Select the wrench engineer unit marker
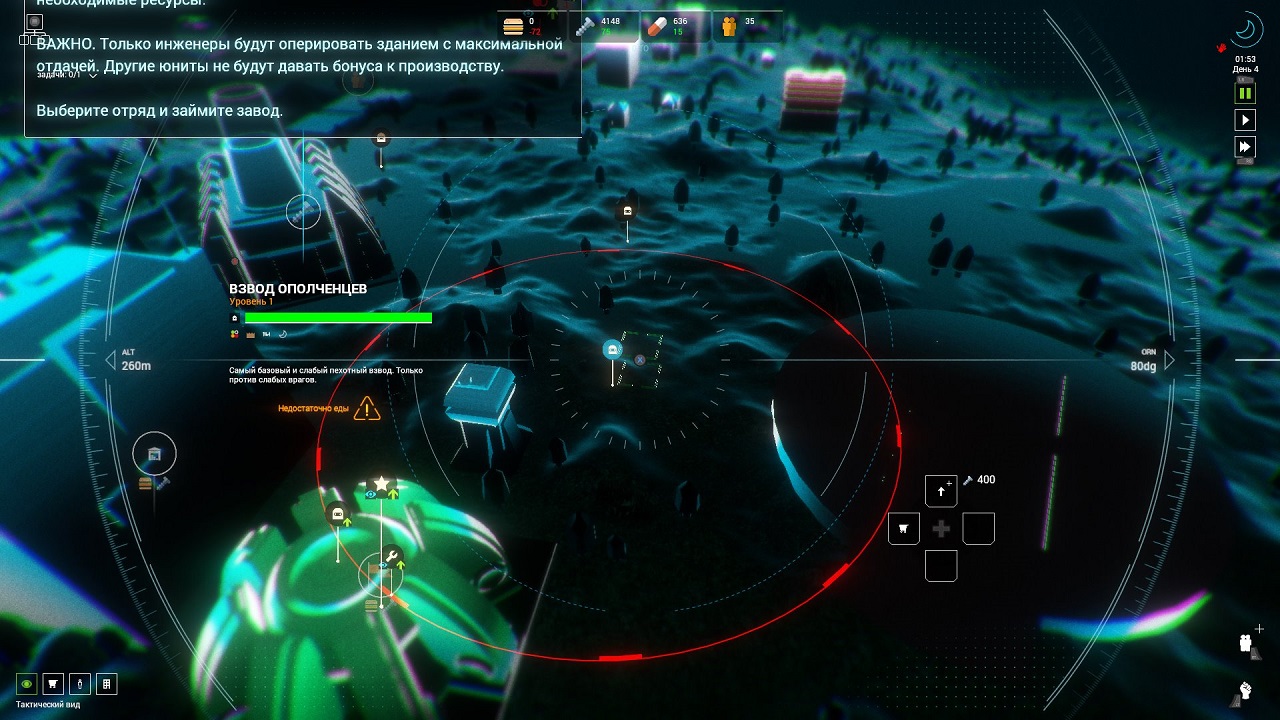 pyautogui.click(x=392, y=556)
